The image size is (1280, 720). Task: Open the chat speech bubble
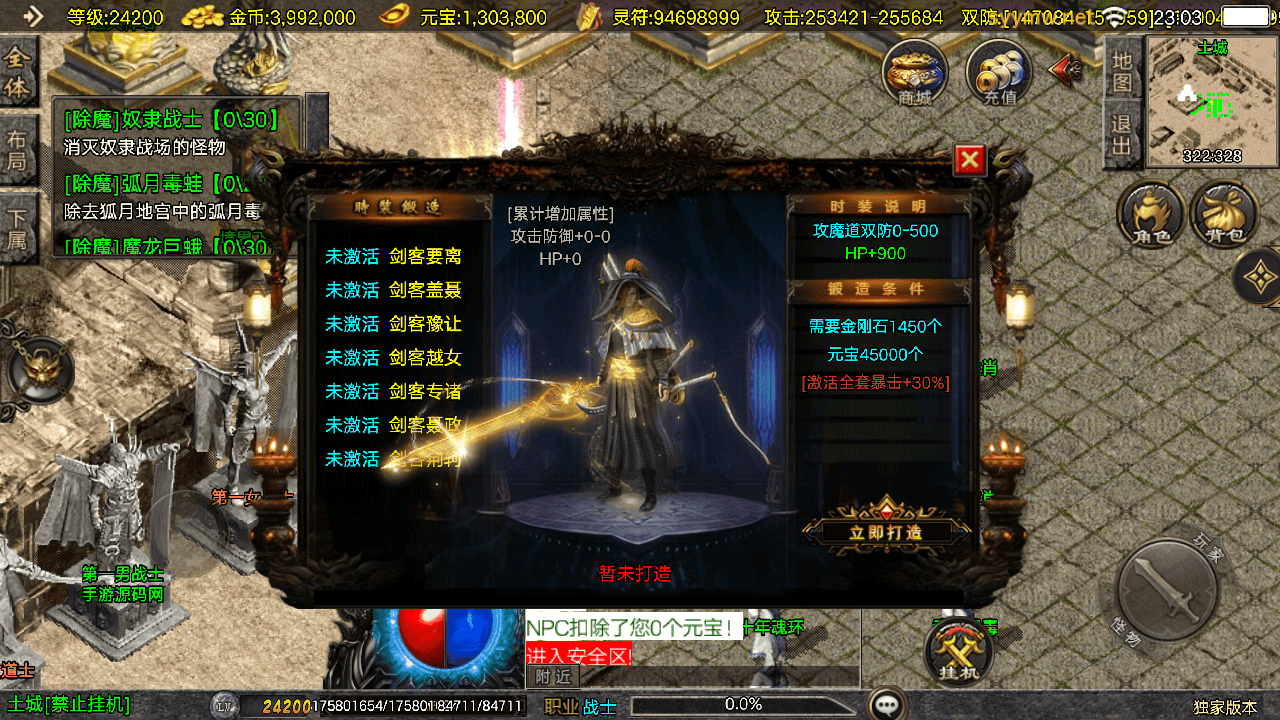pos(886,704)
